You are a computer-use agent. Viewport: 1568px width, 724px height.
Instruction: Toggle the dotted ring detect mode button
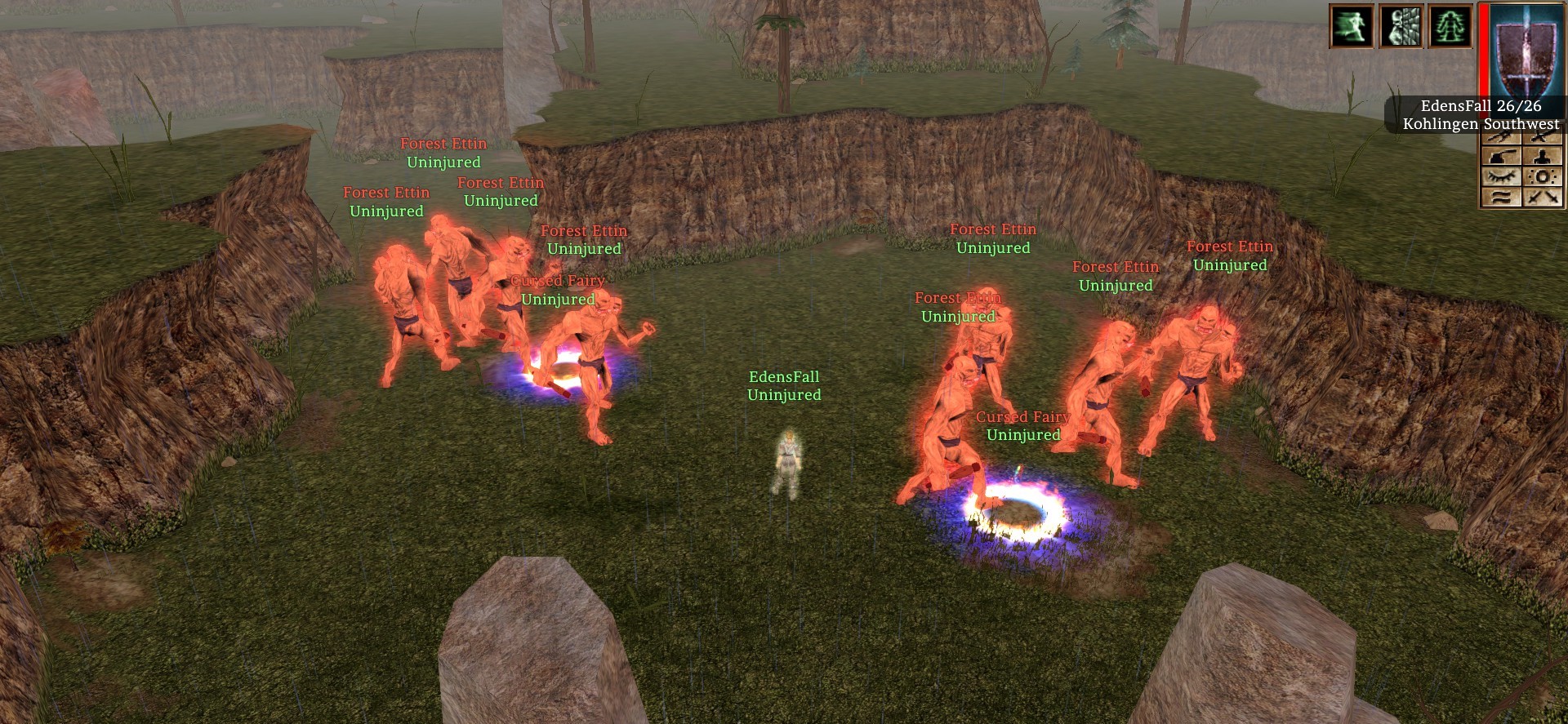coord(1542,176)
